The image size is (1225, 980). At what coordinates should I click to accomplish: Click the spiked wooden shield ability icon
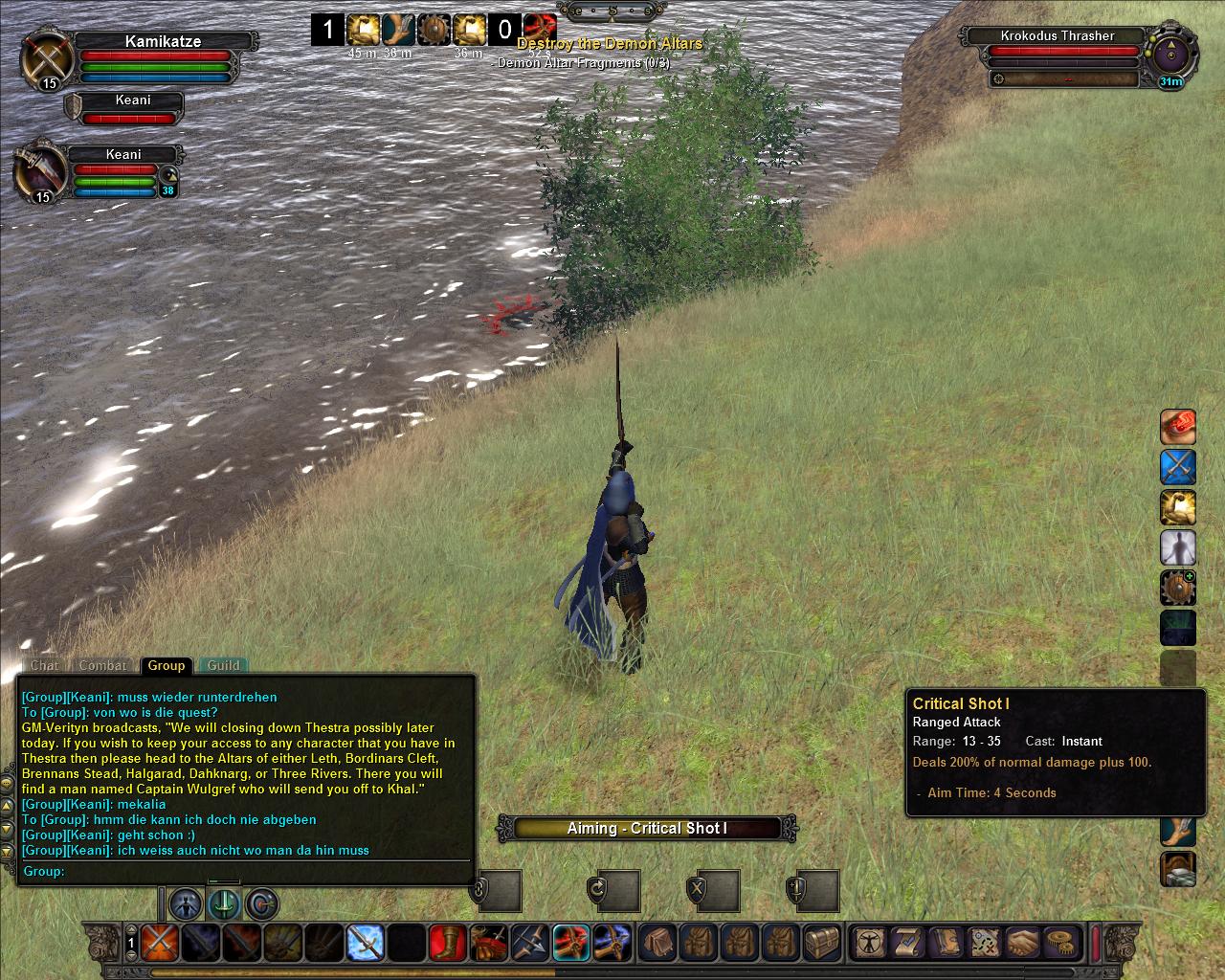tap(1178, 588)
